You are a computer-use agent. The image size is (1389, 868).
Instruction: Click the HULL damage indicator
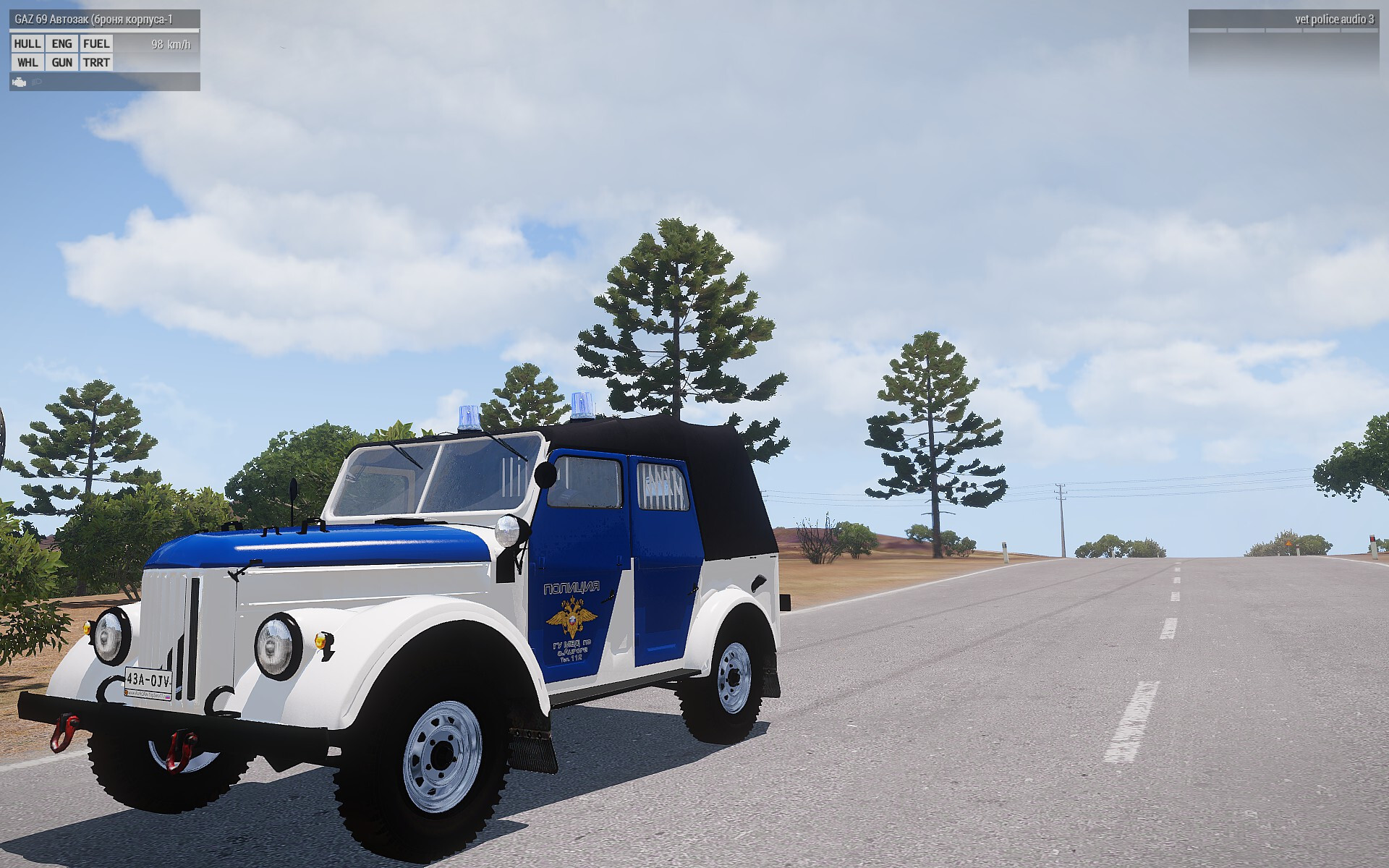27,44
